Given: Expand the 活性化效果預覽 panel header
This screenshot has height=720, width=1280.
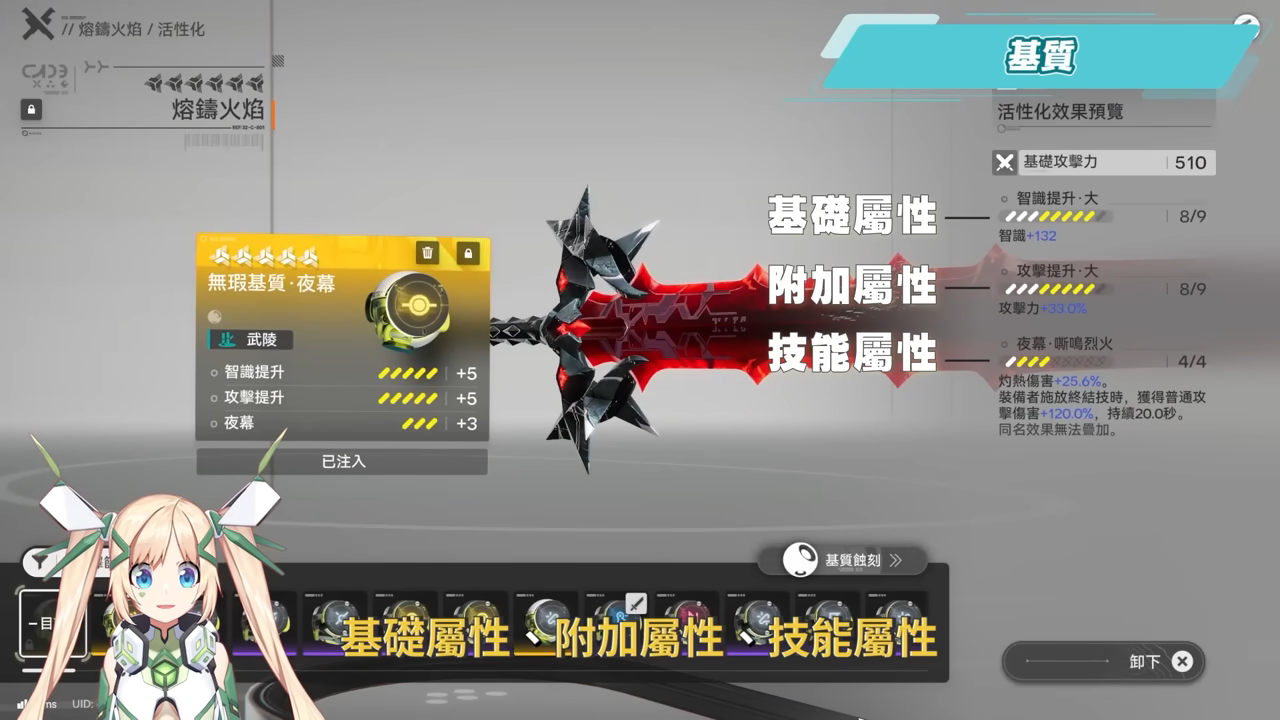Looking at the screenshot, I should (x=1062, y=112).
